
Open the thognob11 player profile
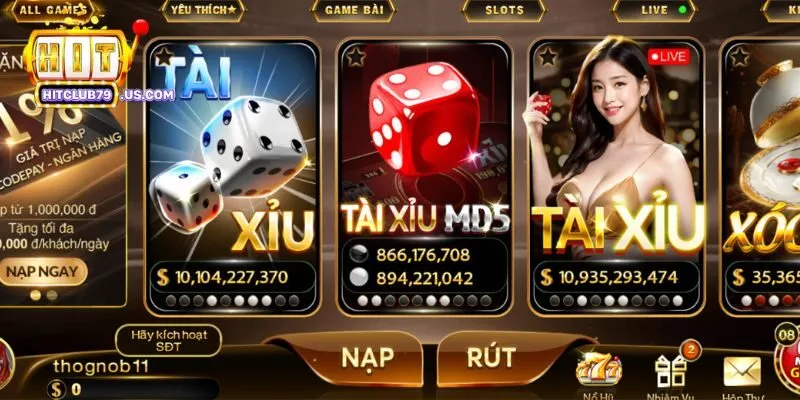pyautogui.click(x=100, y=366)
